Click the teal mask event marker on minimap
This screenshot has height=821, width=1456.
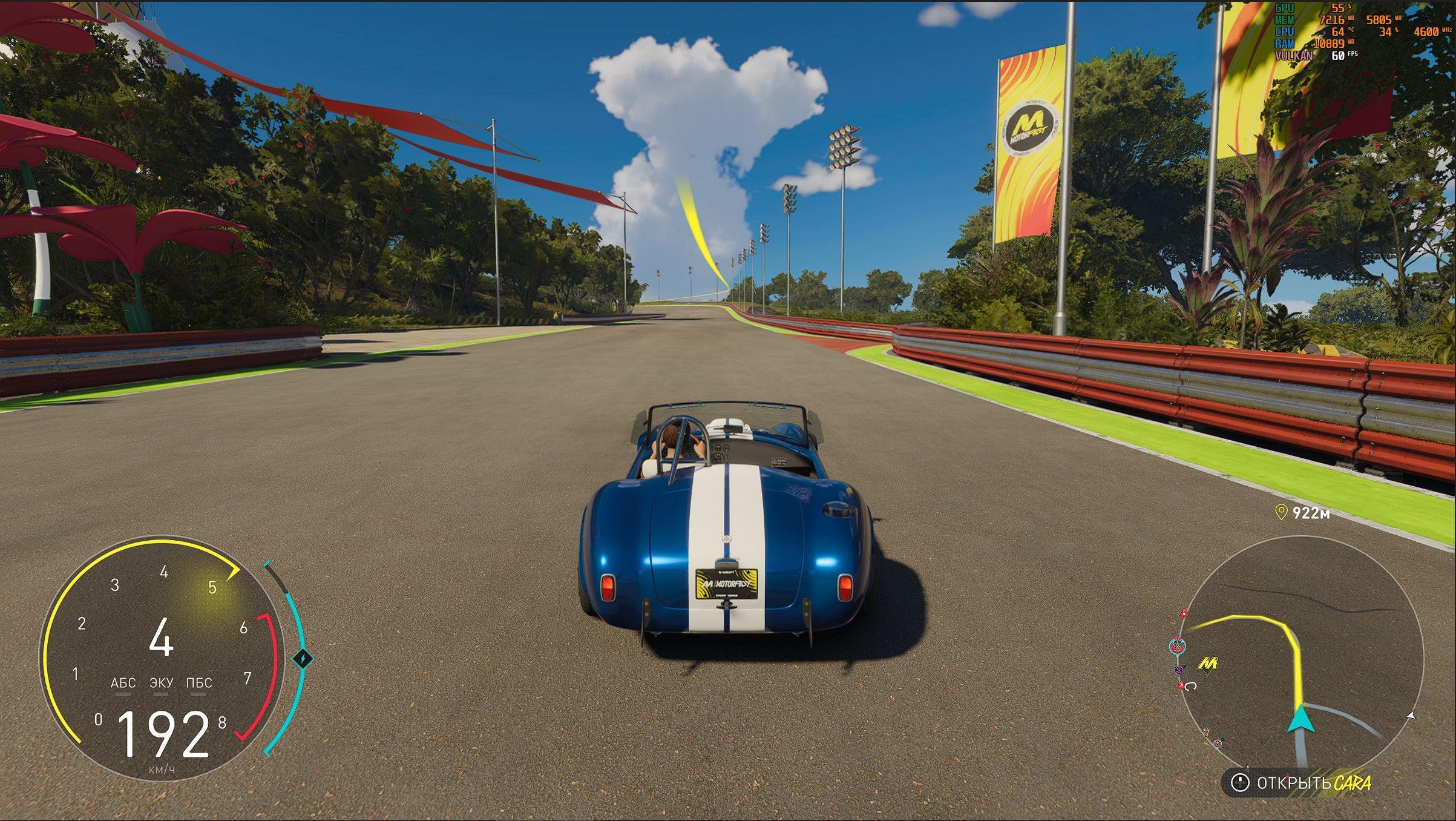[1177, 645]
